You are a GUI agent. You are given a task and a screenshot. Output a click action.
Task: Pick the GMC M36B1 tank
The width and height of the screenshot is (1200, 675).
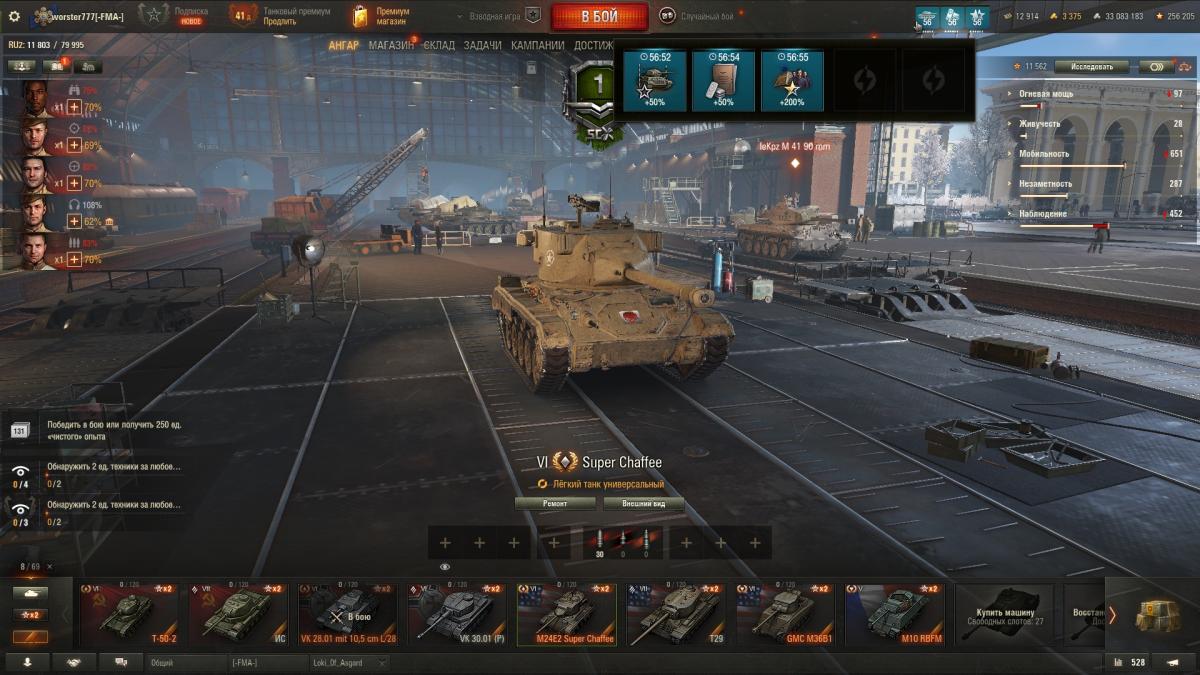788,614
